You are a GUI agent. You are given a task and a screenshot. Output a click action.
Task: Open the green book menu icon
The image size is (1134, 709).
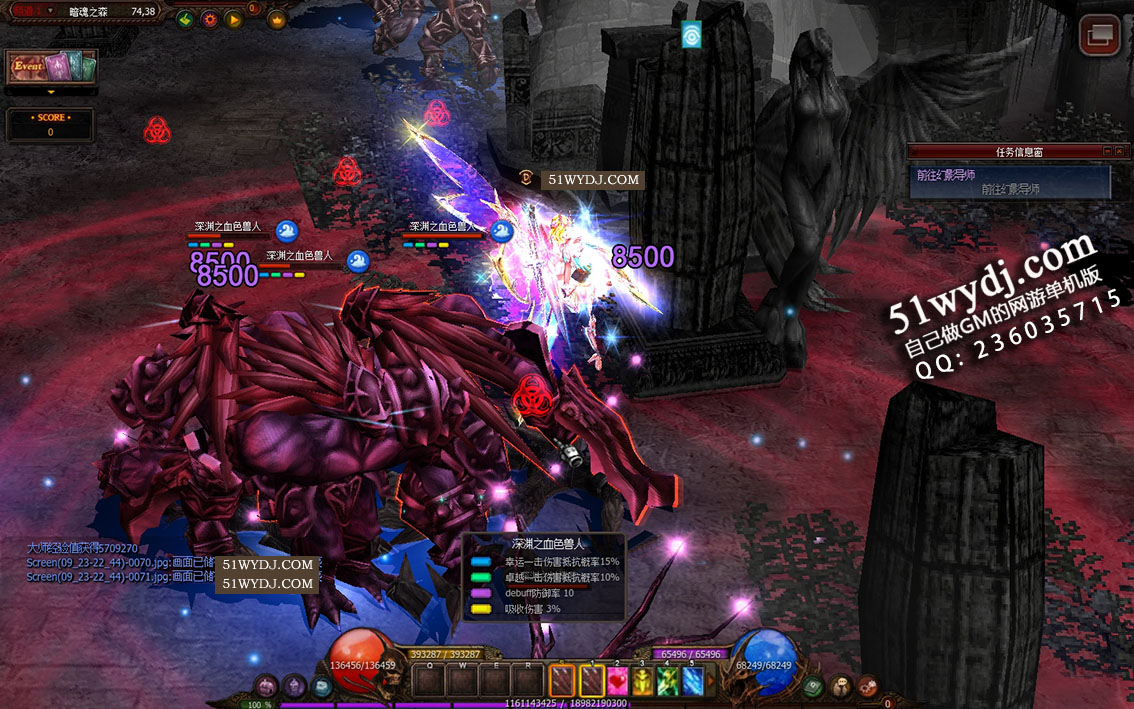(x=815, y=686)
